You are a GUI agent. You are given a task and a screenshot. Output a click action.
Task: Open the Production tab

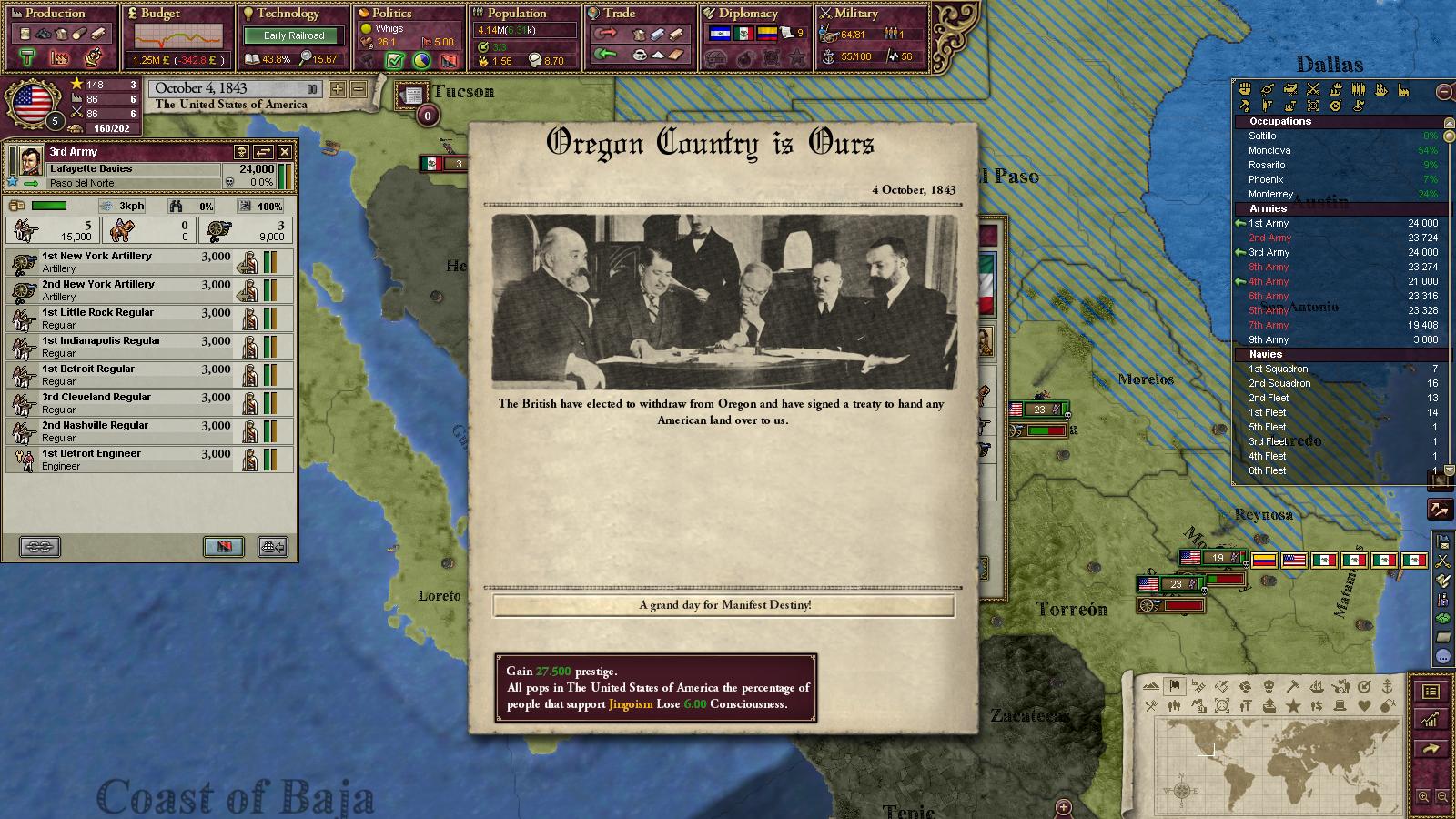55,14
